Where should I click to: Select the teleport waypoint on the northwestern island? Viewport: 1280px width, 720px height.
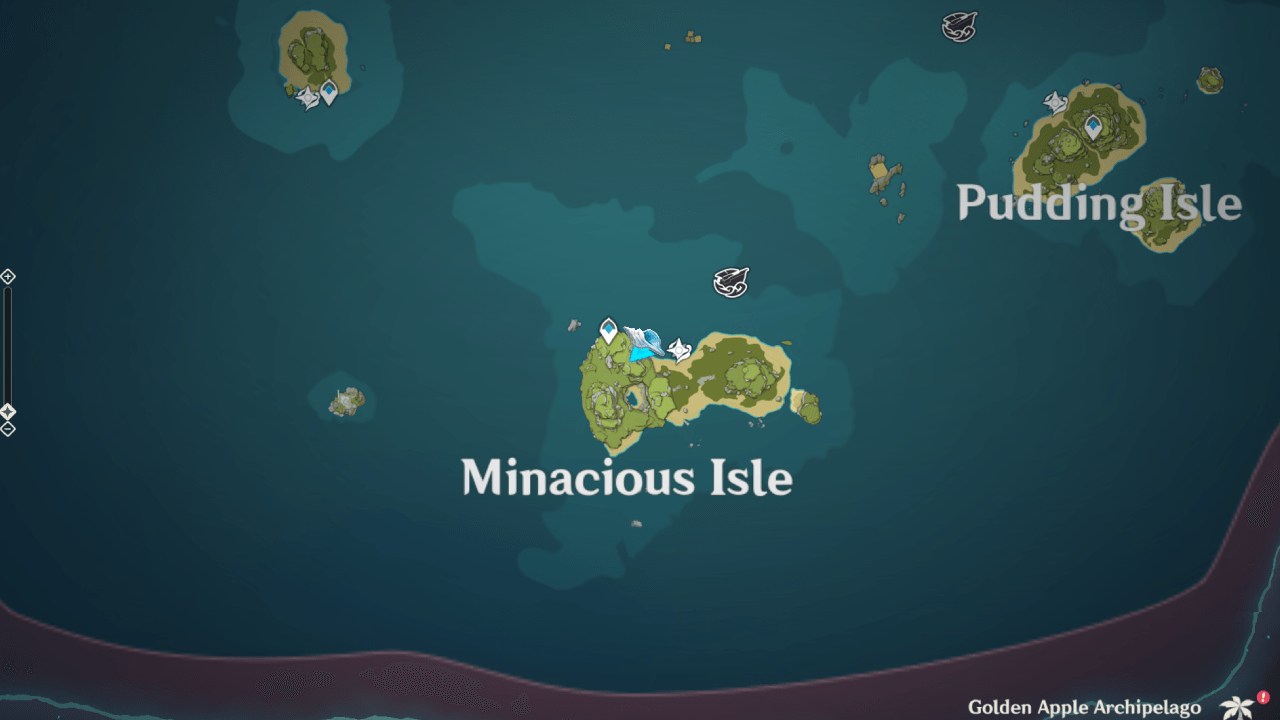(330, 89)
